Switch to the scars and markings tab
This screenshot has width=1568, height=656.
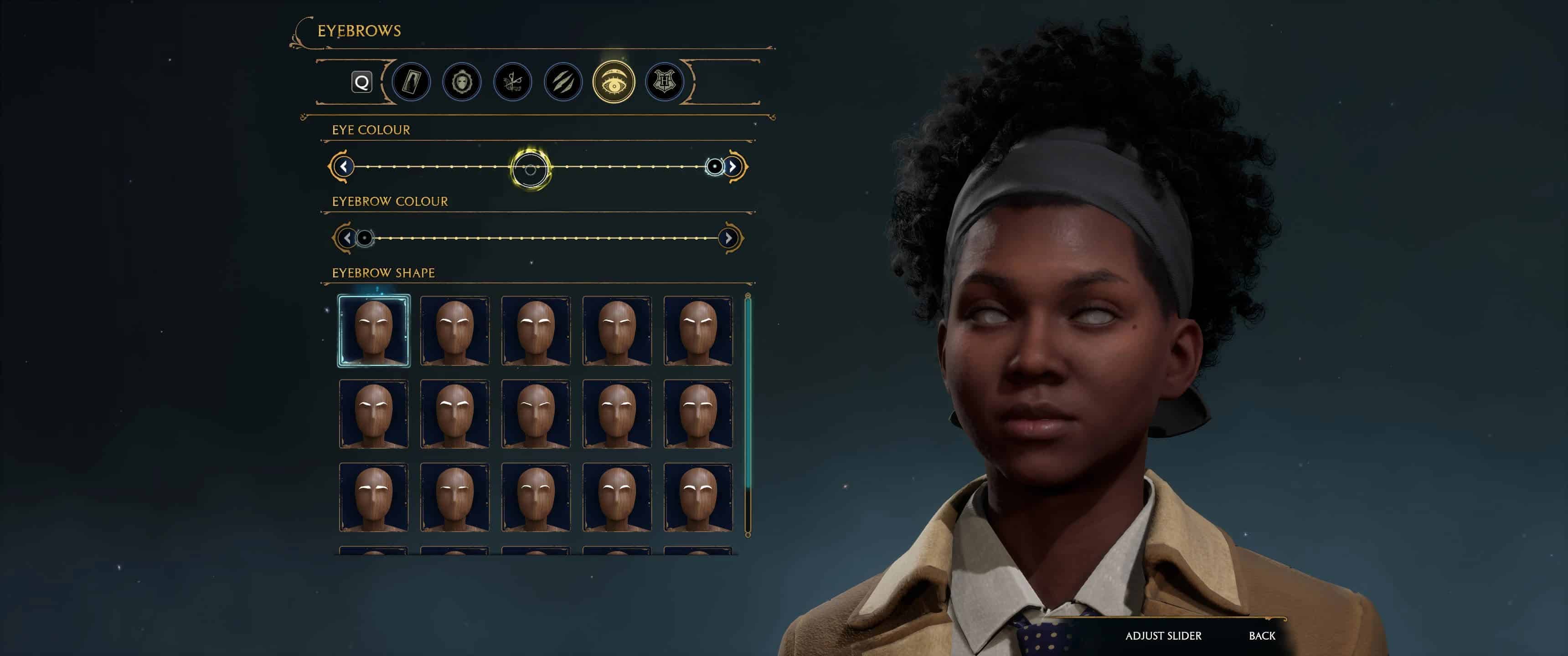[563, 82]
